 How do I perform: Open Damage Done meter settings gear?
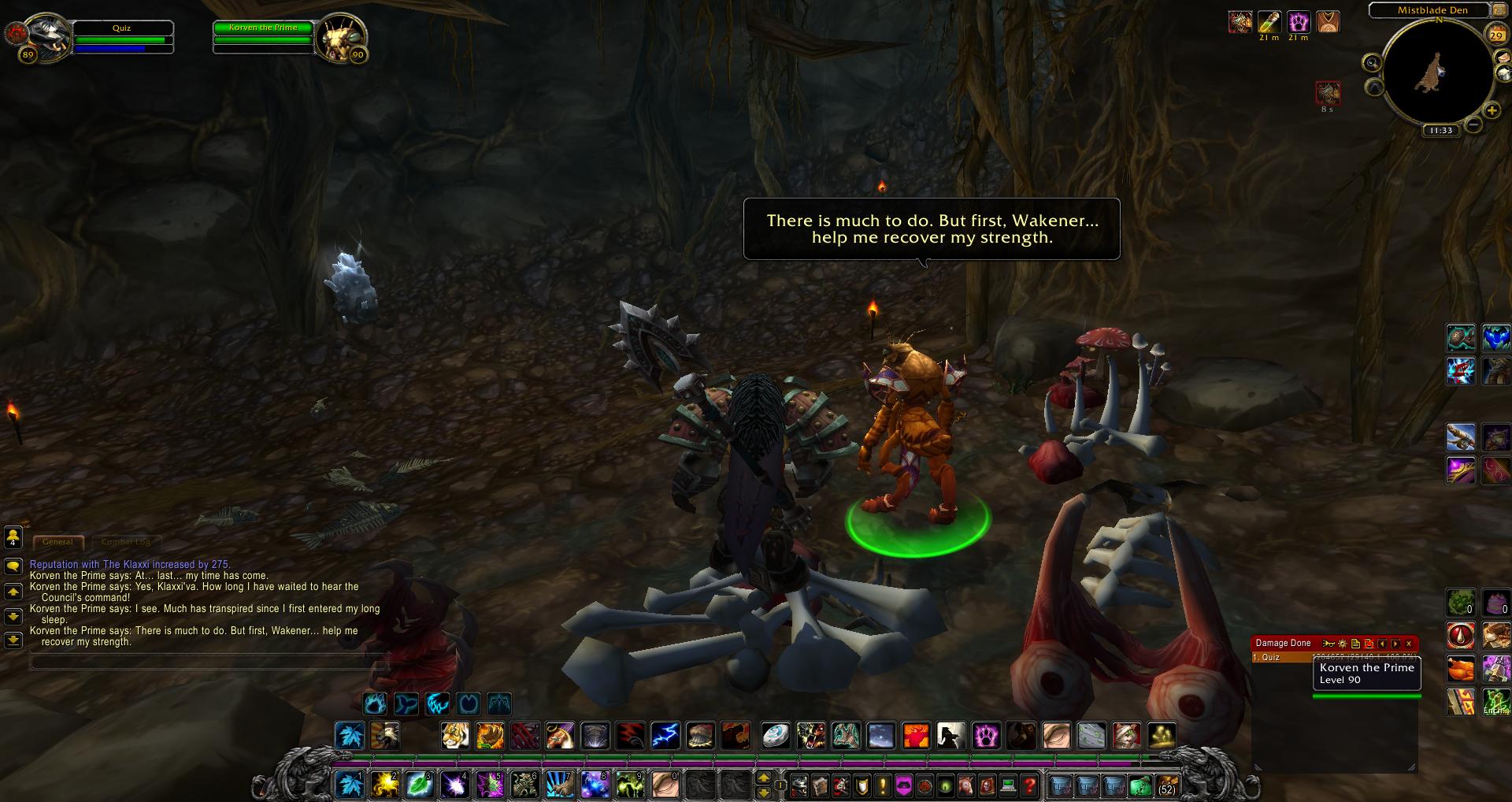(x=1342, y=644)
